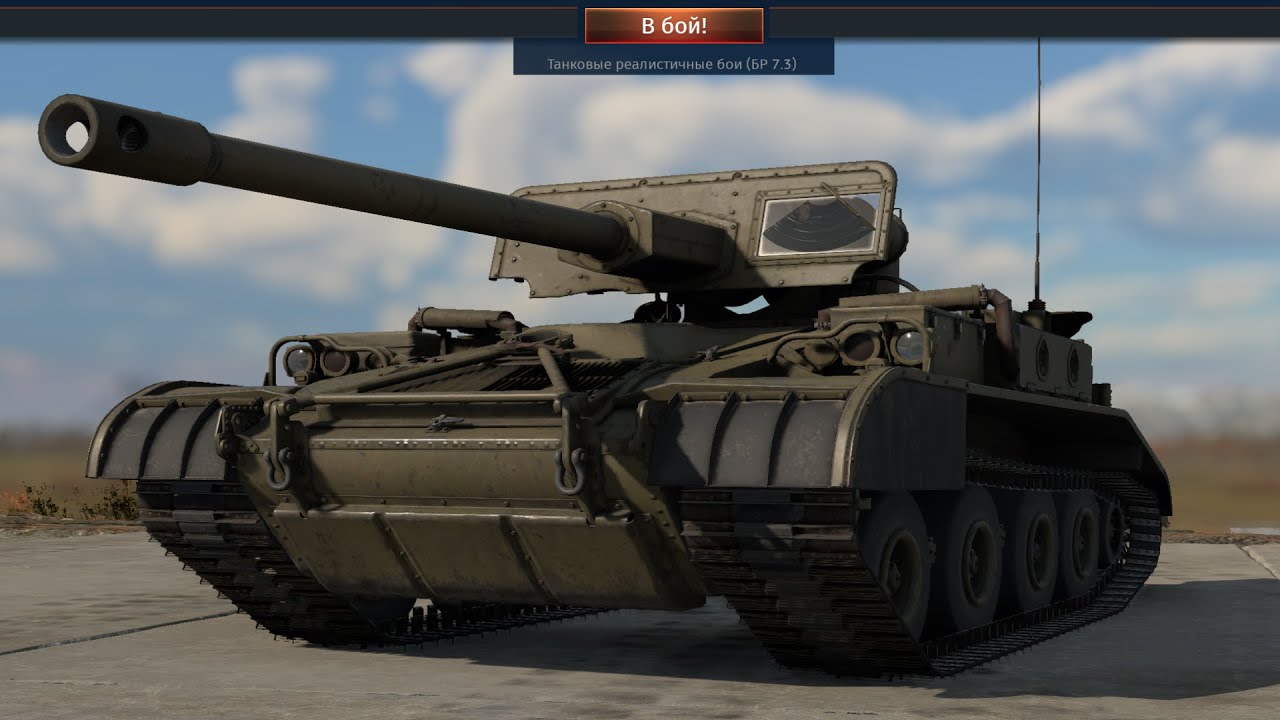1280x720 pixels.
Task: Start the match with the "В бой!" button
Action: [x=674, y=26]
